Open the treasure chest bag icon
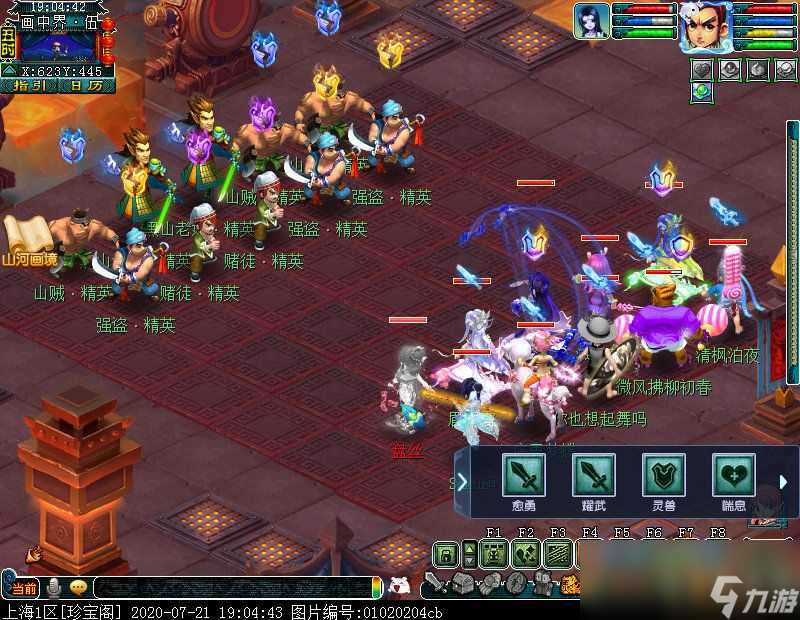800x620 pixels. 461,583
